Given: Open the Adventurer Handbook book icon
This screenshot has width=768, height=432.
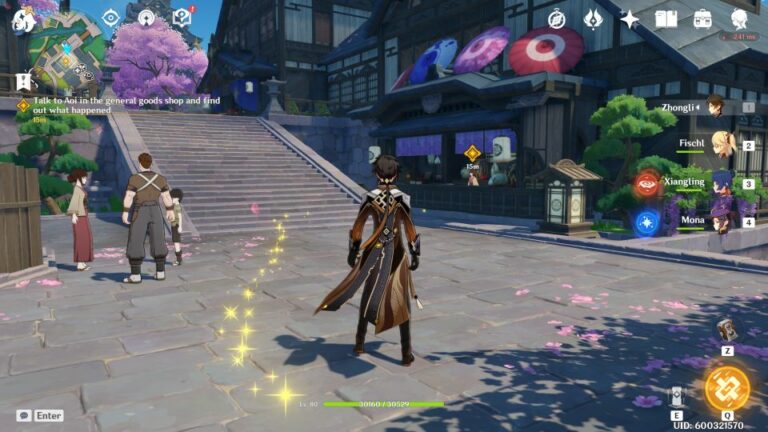Looking at the screenshot, I should coord(666,18).
